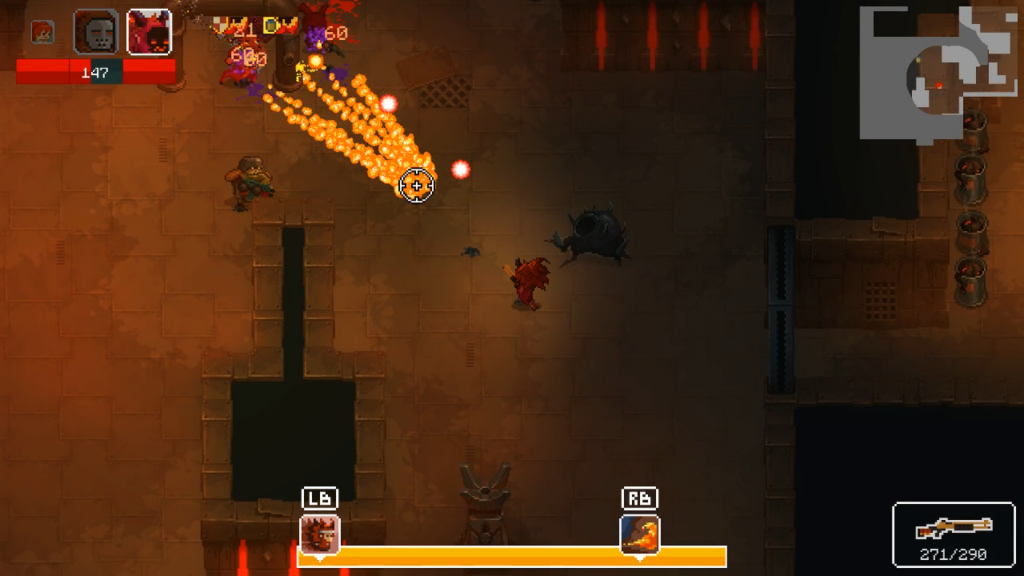The height and width of the screenshot is (576, 1024).
Task: Select the red demon character portrait
Action: point(149,32)
